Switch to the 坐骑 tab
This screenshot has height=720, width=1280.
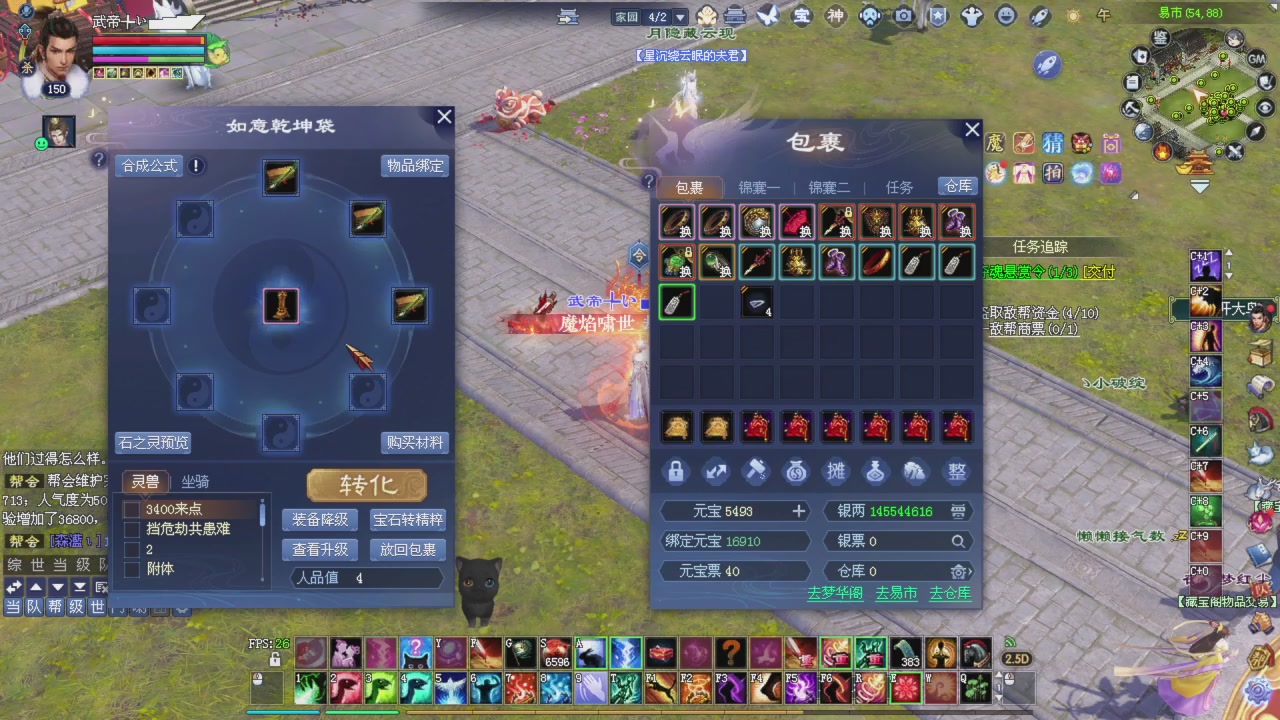pos(196,481)
